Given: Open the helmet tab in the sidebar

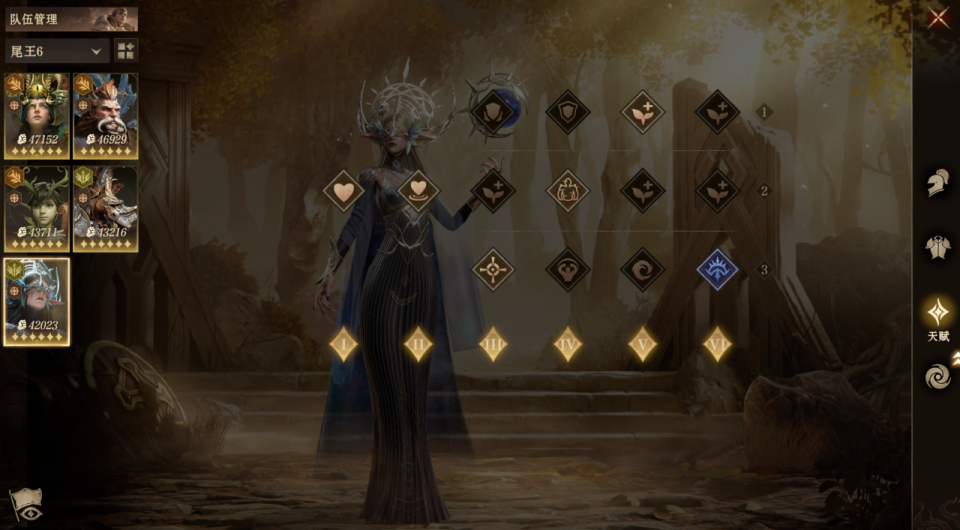Looking at the screenshot, I should 937,183.
